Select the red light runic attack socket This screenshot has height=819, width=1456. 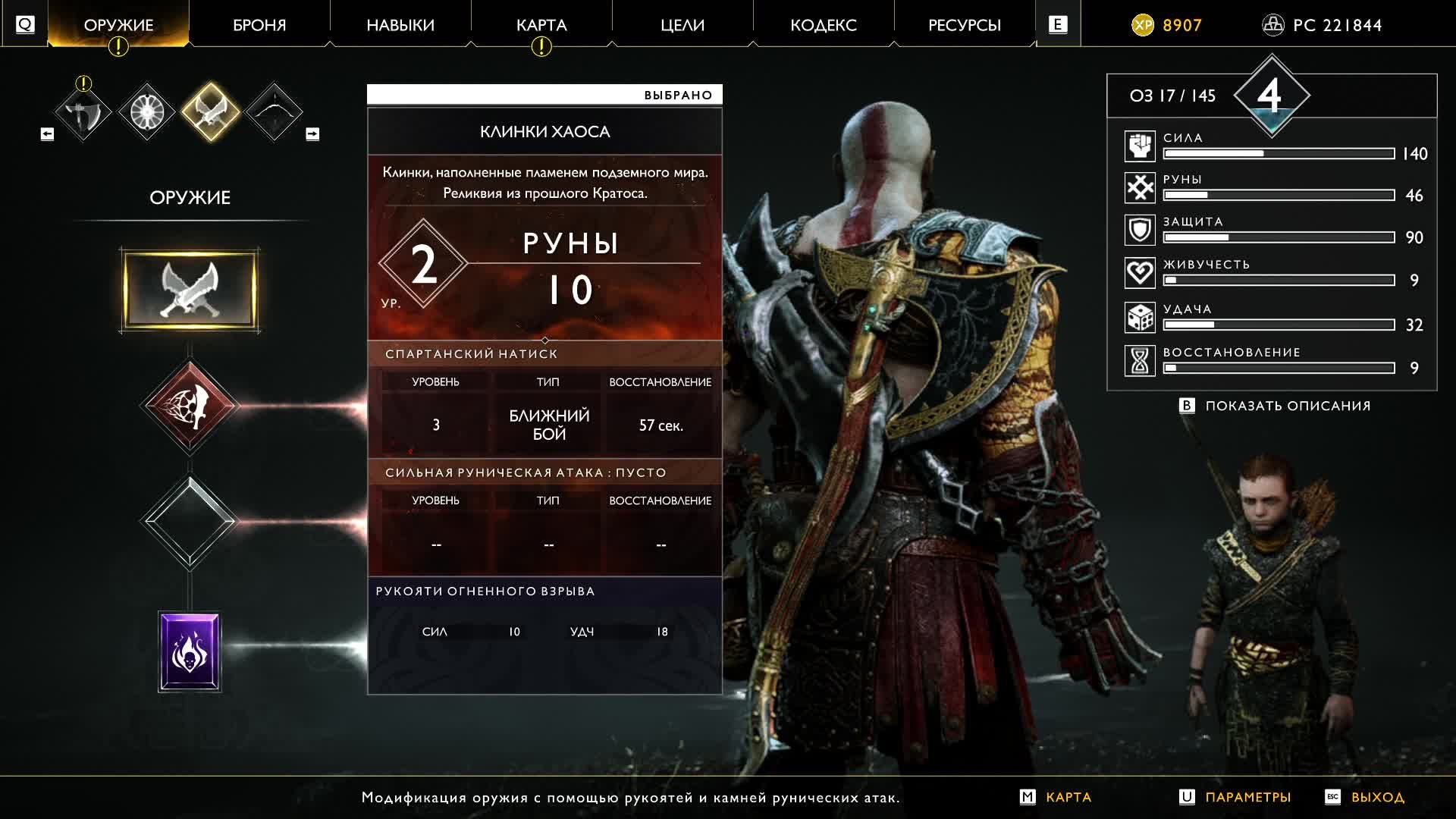coord(190,404)
